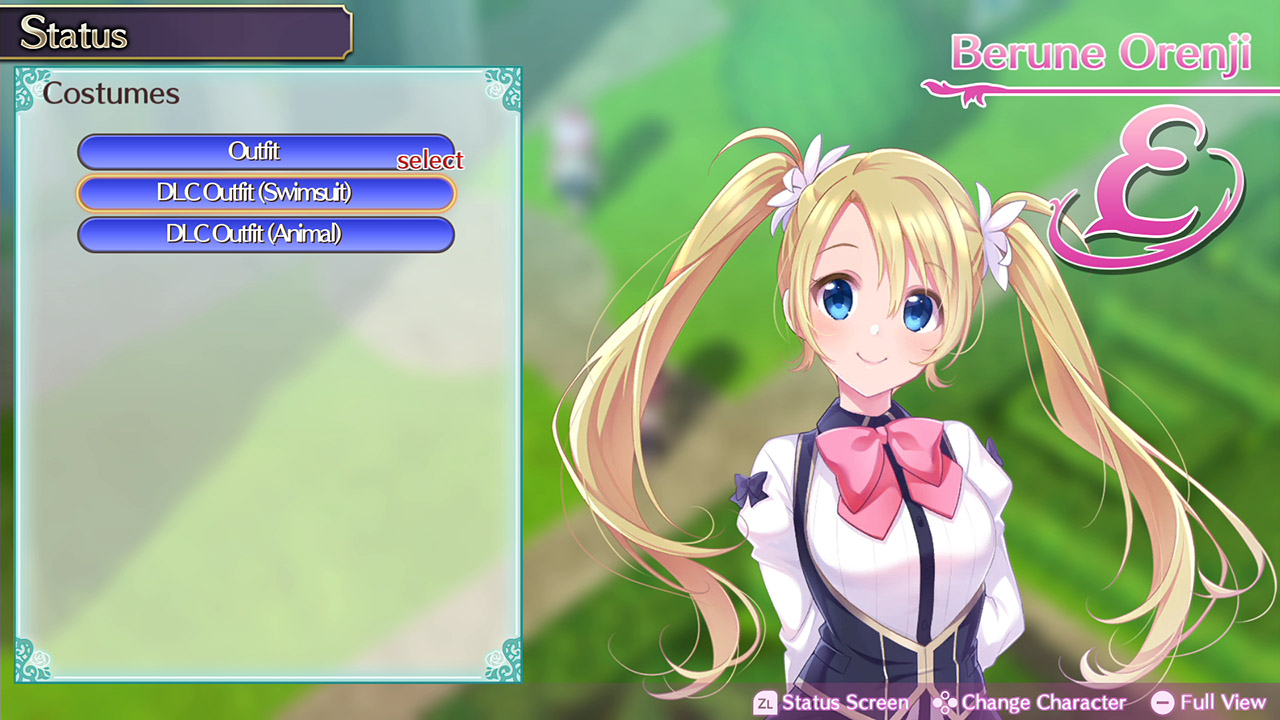This screenshot has width=1280, height=720.
Task: Select the DLC Outfit (Swimsuit) costume
Action: pyautogui.click(x=266, y=193)
